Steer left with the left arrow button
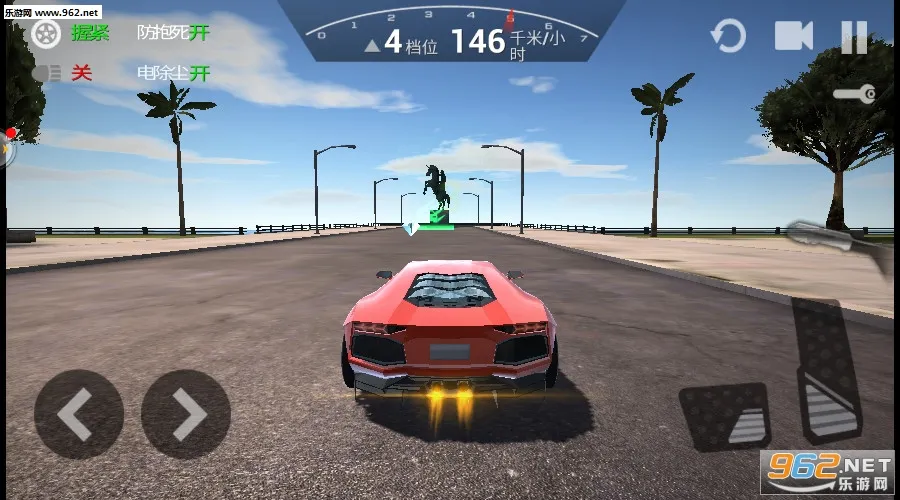Viewport: 900px width, 500px height. pyautogui.click(x=78, y=413)
